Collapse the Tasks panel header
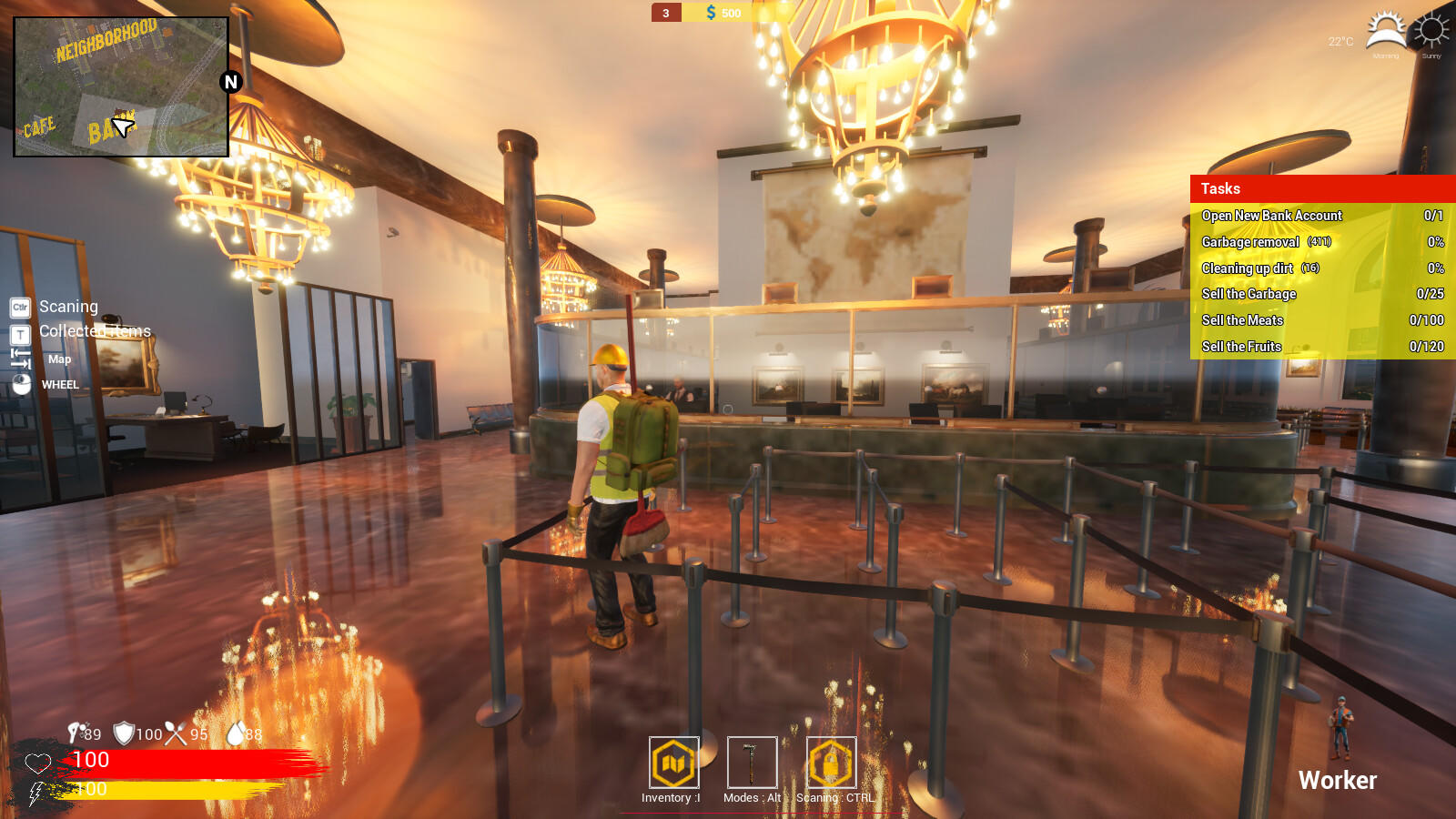Viewport: 1456px width, 819px height. coord(1219,188)
